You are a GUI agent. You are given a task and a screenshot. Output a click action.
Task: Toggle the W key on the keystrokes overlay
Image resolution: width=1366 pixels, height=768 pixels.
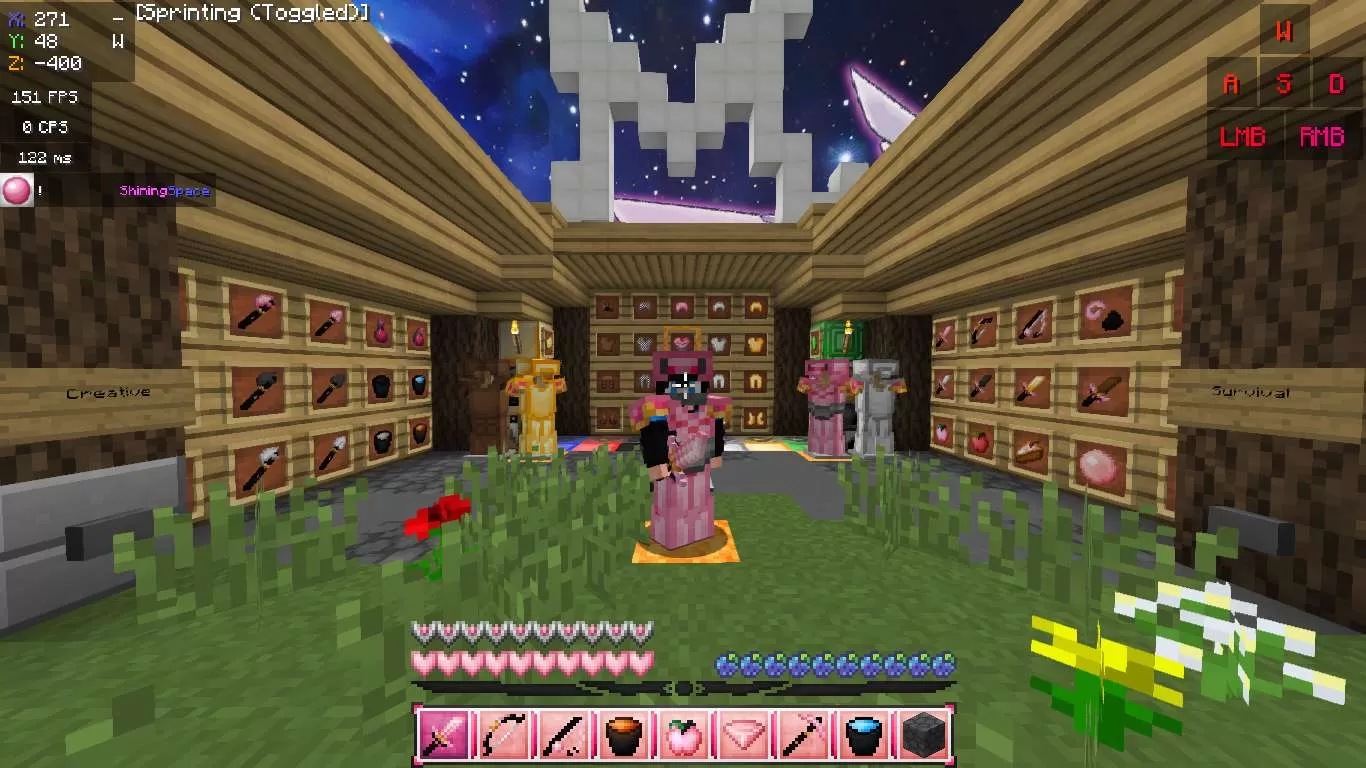point(1286,31)
